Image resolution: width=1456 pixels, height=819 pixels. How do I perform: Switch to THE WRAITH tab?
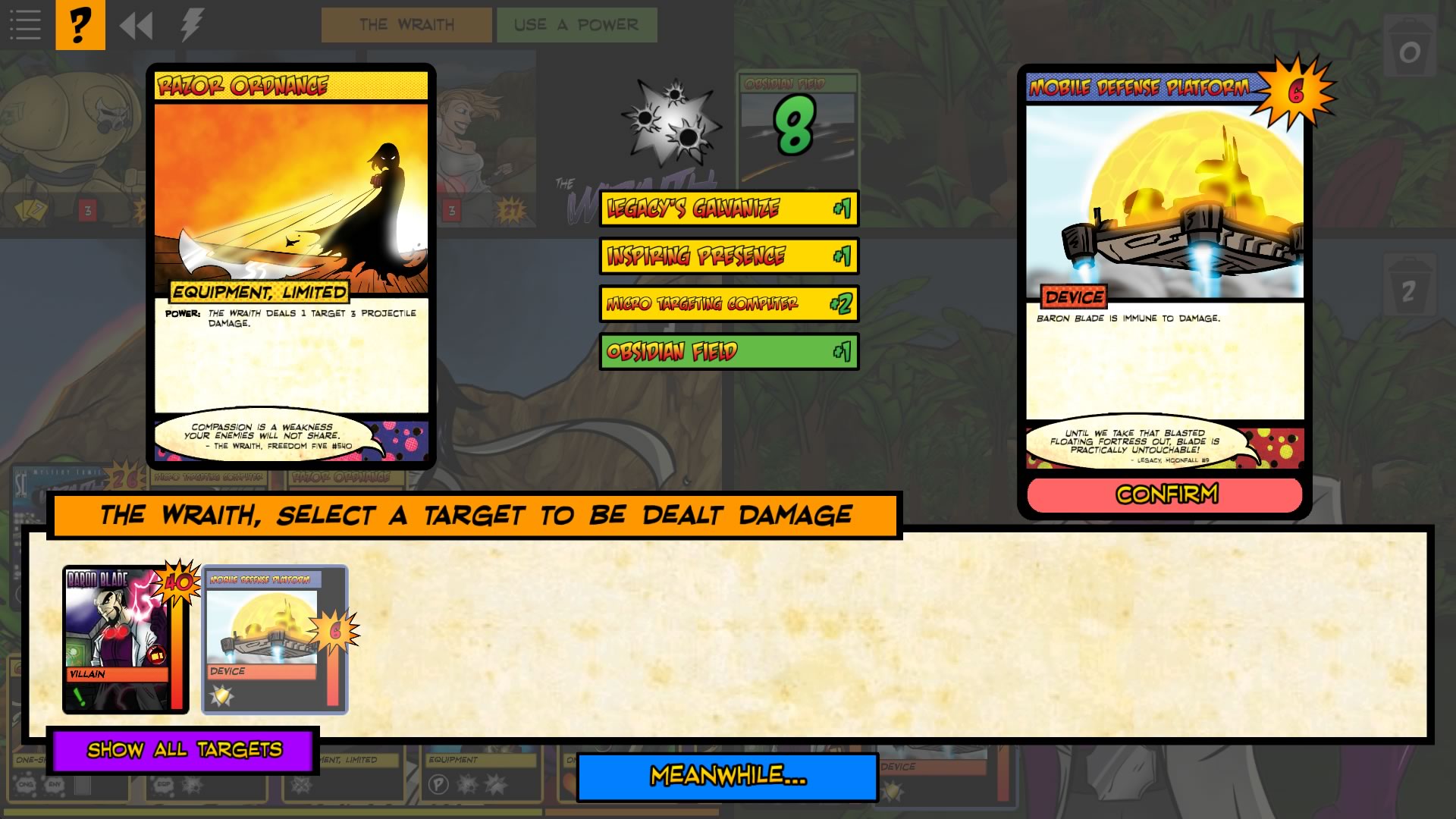(x=407, y=24)
